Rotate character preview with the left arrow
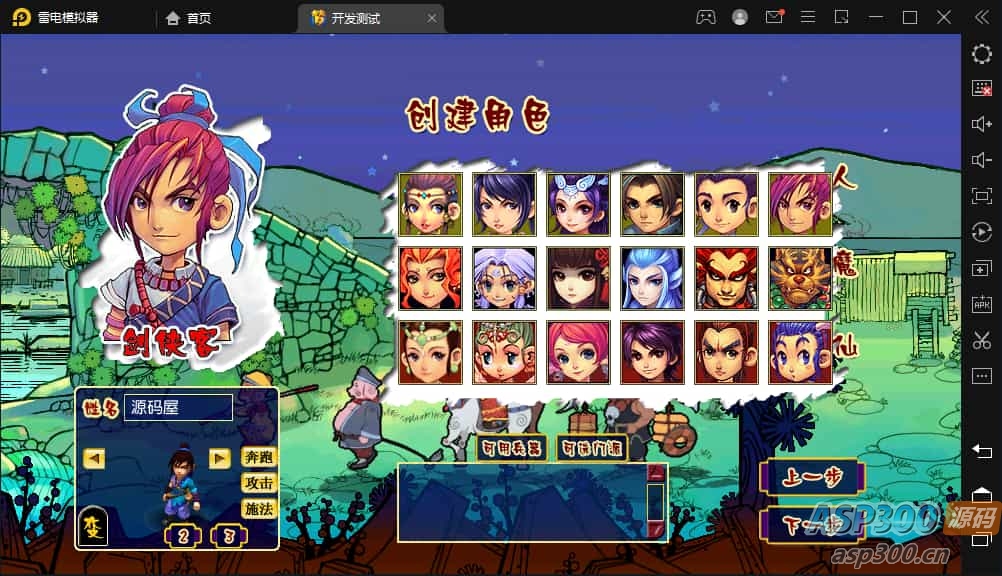The height and width of the screenshot is (576, 1002). (x=95, y=458)
